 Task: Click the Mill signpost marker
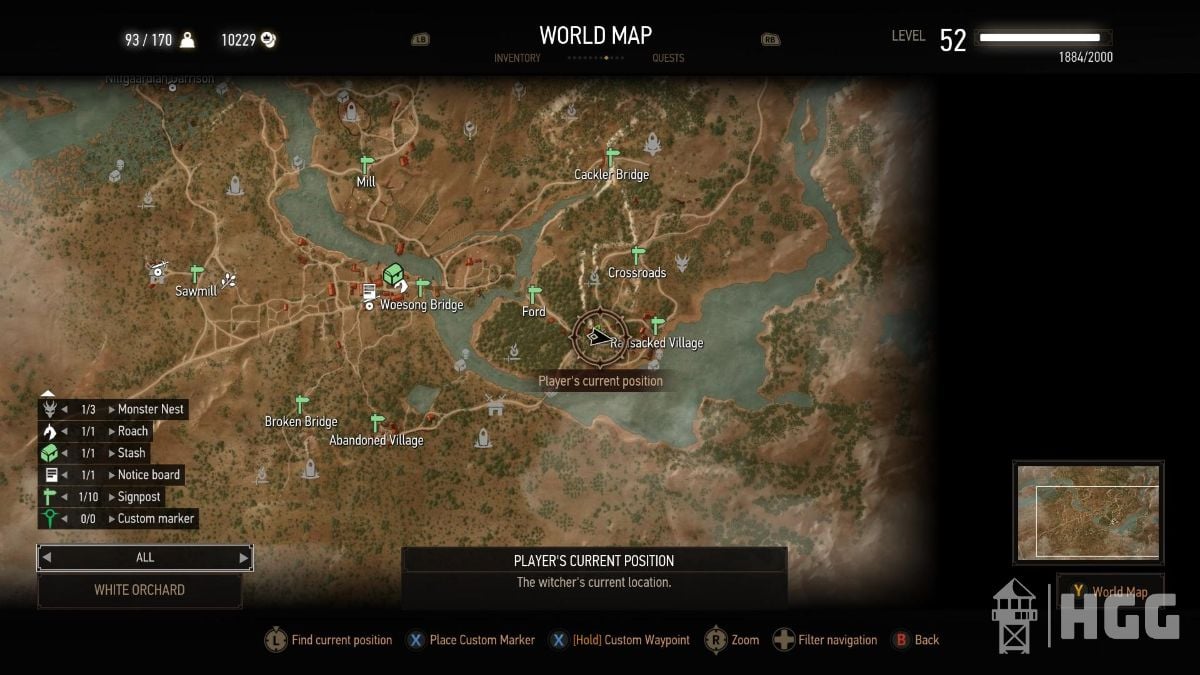(366, 163)
